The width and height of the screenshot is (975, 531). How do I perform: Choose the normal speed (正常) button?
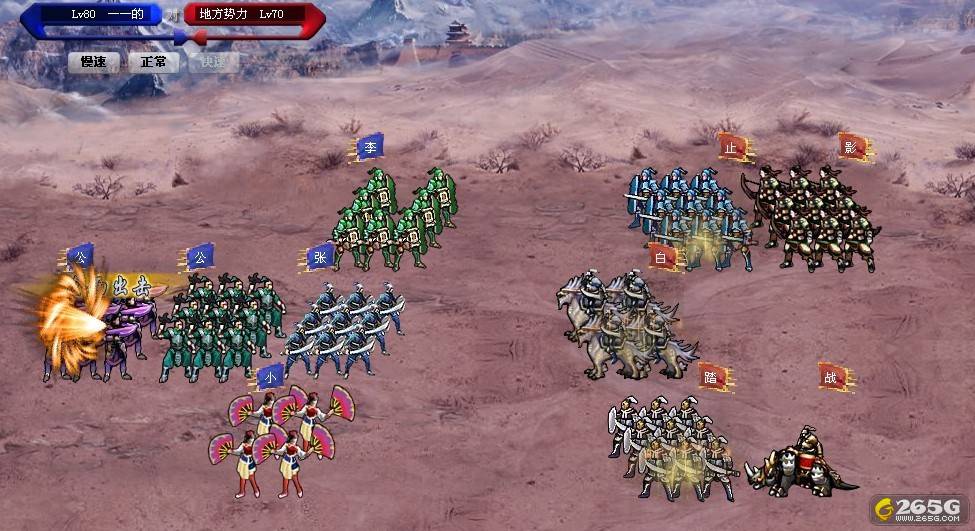154,62
